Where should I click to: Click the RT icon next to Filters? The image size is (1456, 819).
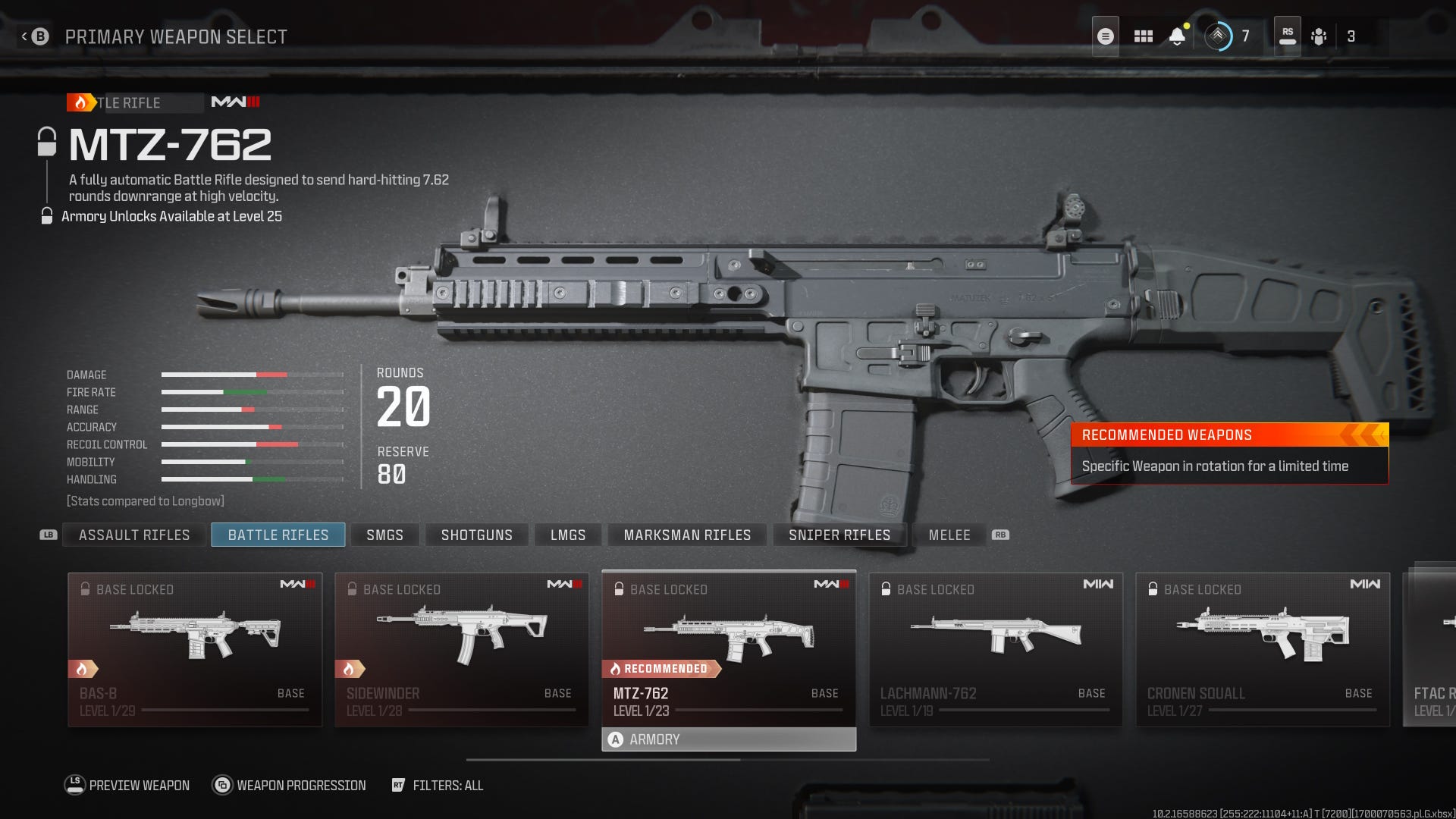(398, 786)
